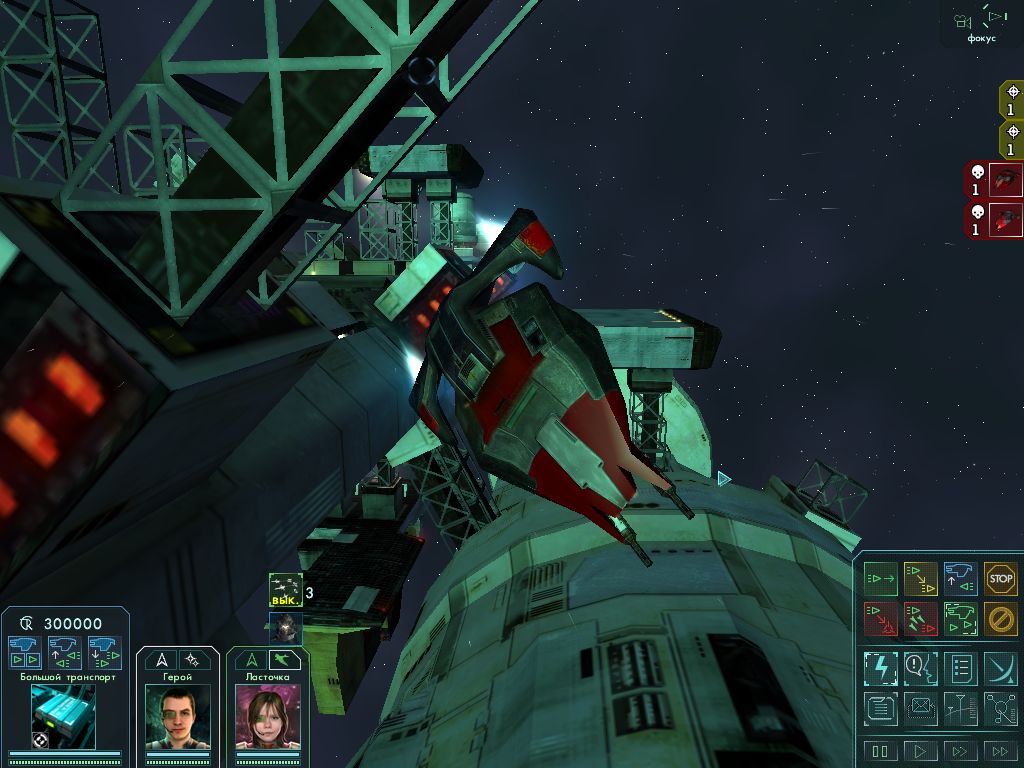Toggle the squad formation icon labeled ВЫК.
The image size is (1024, 768).
point(285,590)
